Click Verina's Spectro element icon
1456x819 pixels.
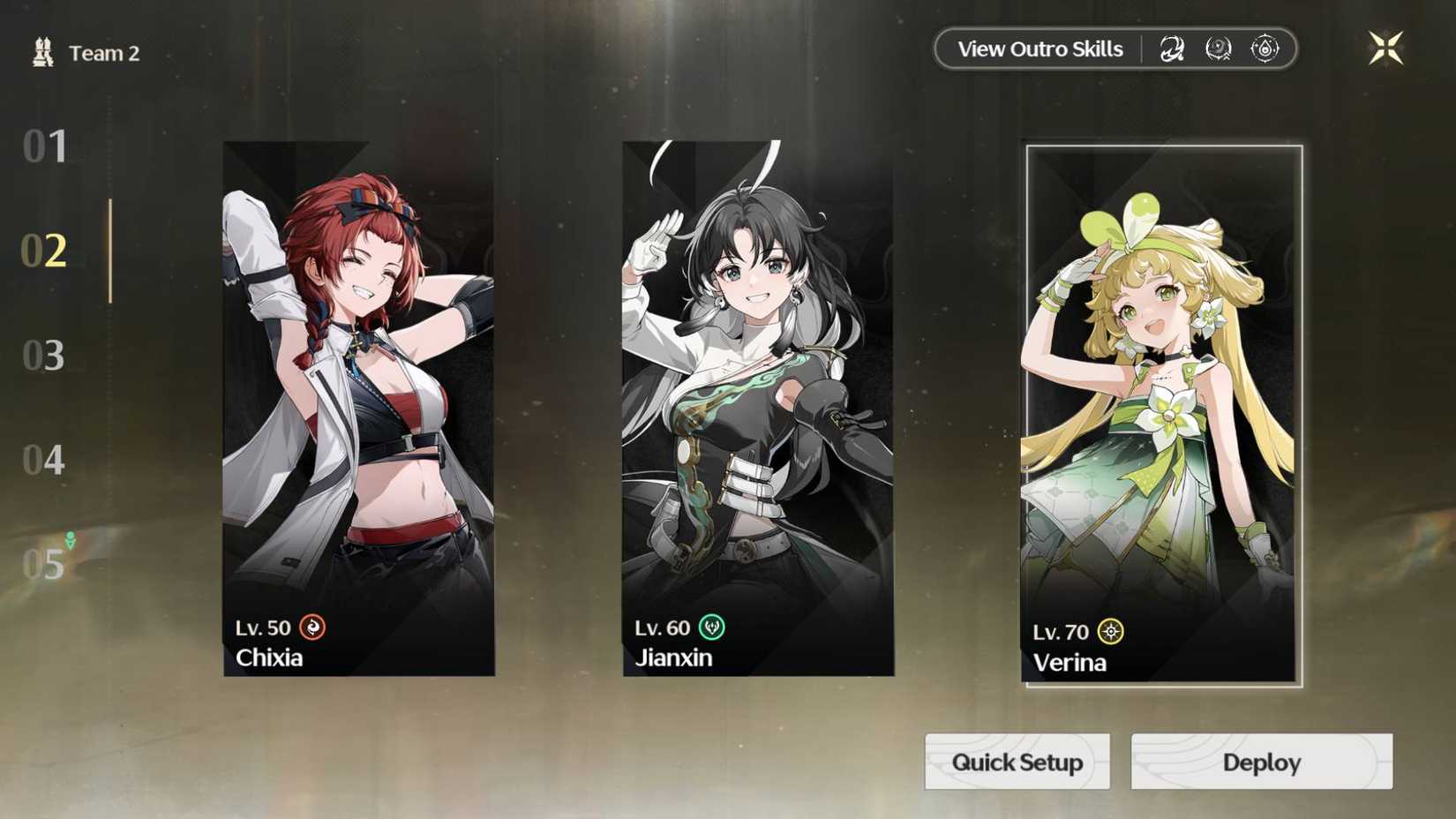1109,631
